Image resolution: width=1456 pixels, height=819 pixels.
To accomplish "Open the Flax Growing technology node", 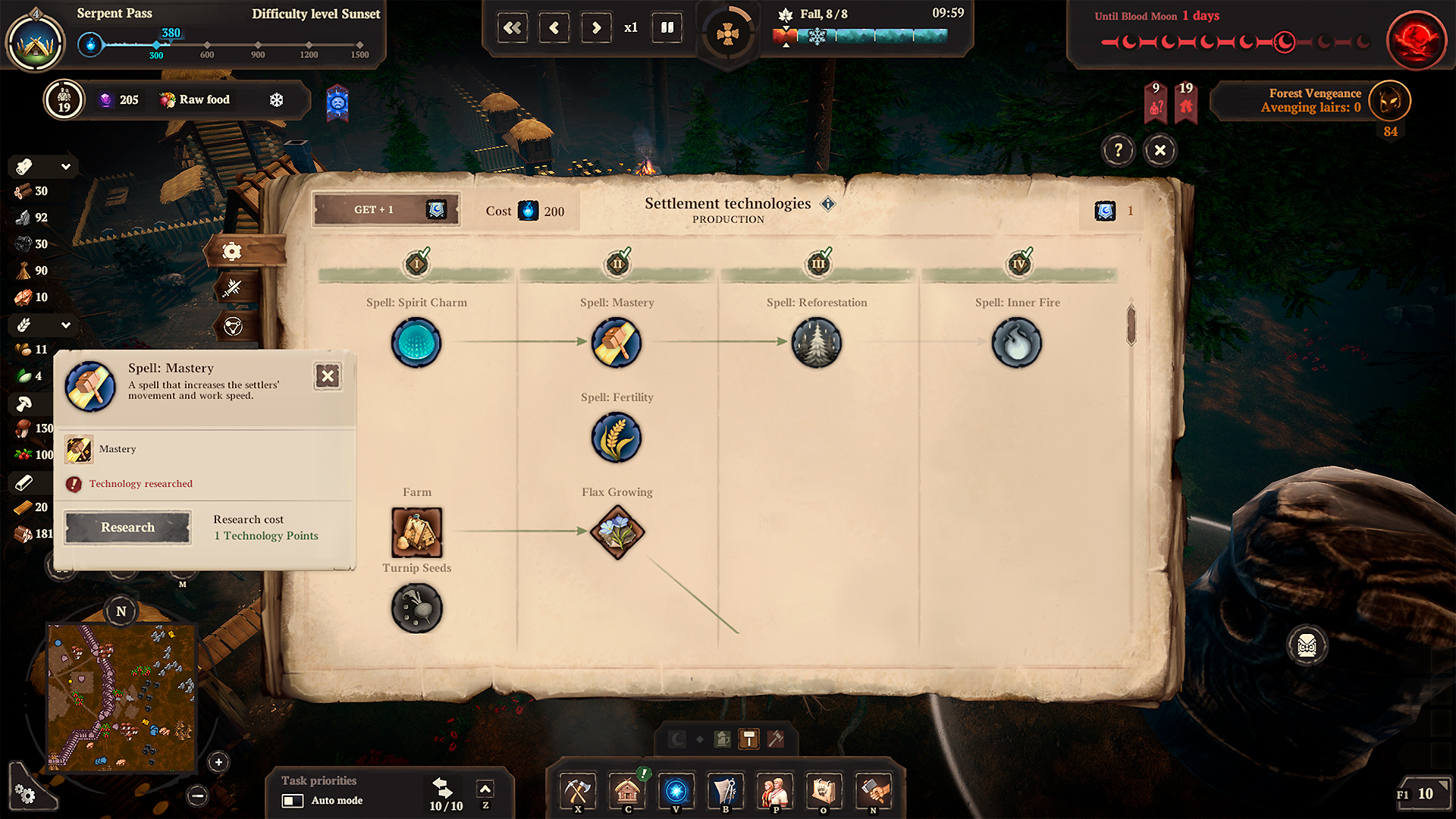I will (617, 532).
